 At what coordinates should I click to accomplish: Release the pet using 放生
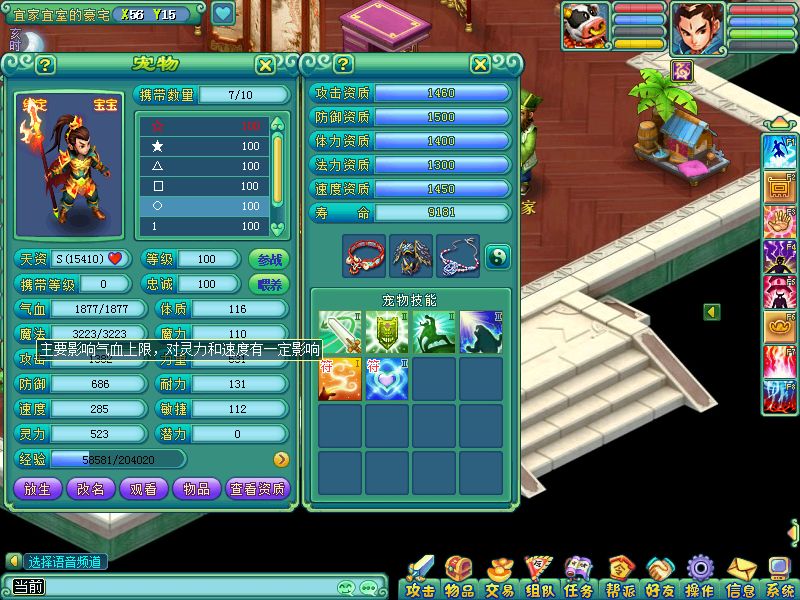(x=37, y=488)
